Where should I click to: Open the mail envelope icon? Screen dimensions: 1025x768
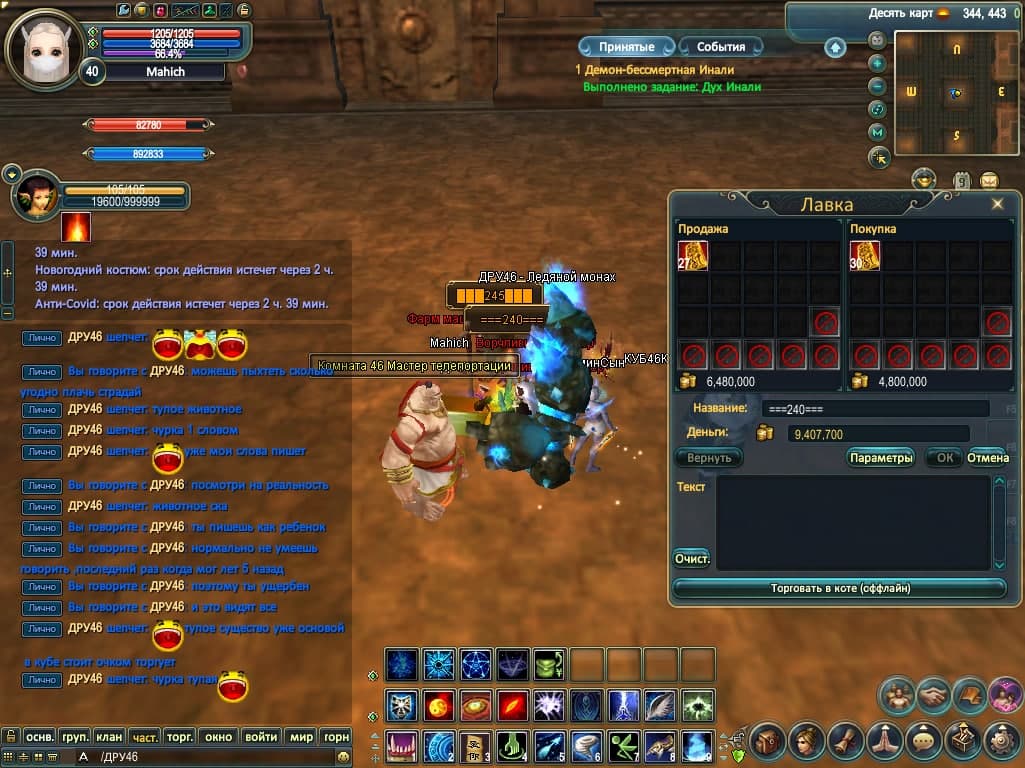989,181
